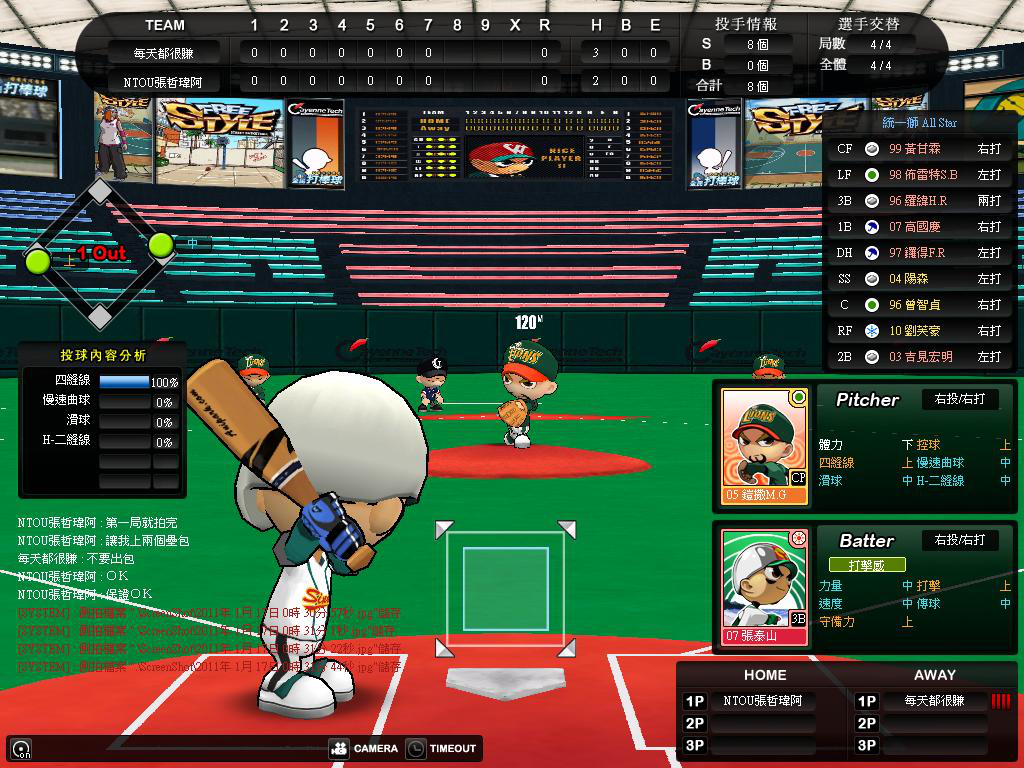Call a TIMEOUT
This screenshot has height=768, width=1024.
442,748
